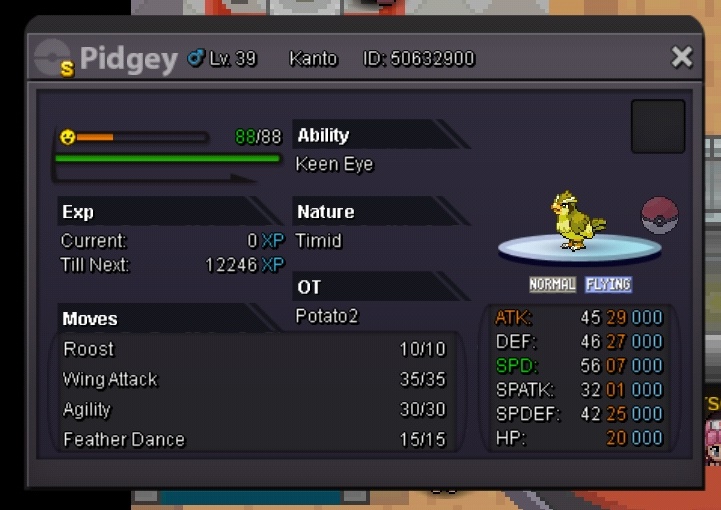Click the Poké Ball icon beside Pidgey

(x=660, y=215)
